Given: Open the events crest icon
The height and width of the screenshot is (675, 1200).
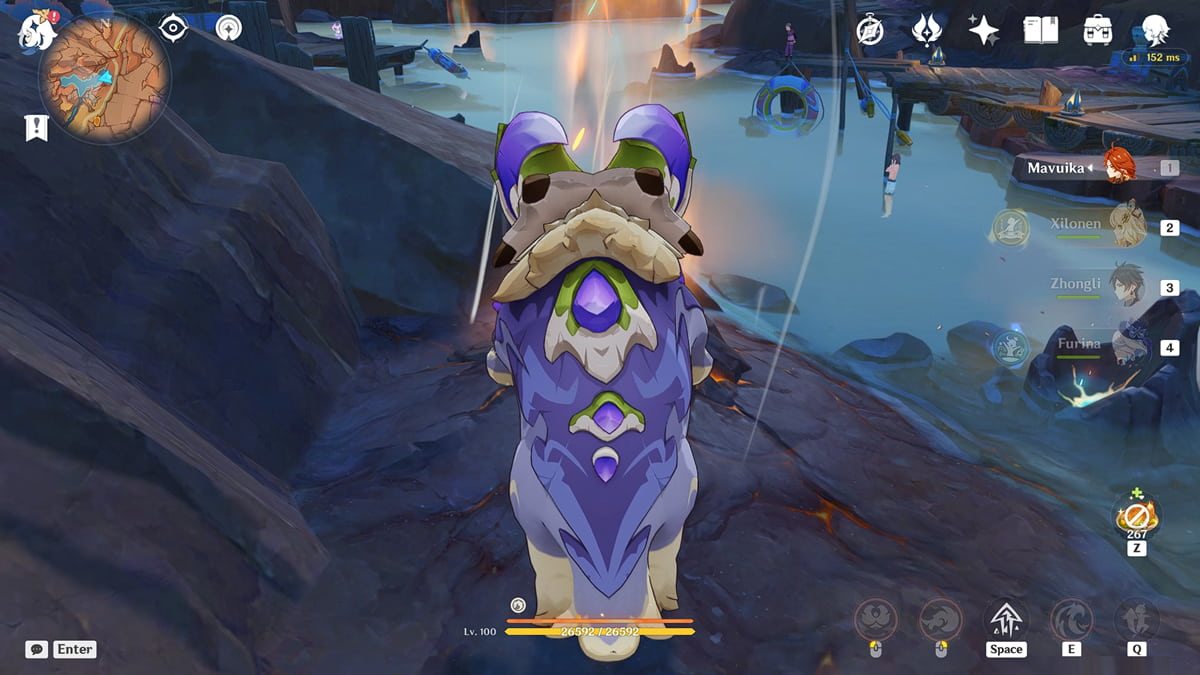Looking at the screenshot, I should 926,30.
